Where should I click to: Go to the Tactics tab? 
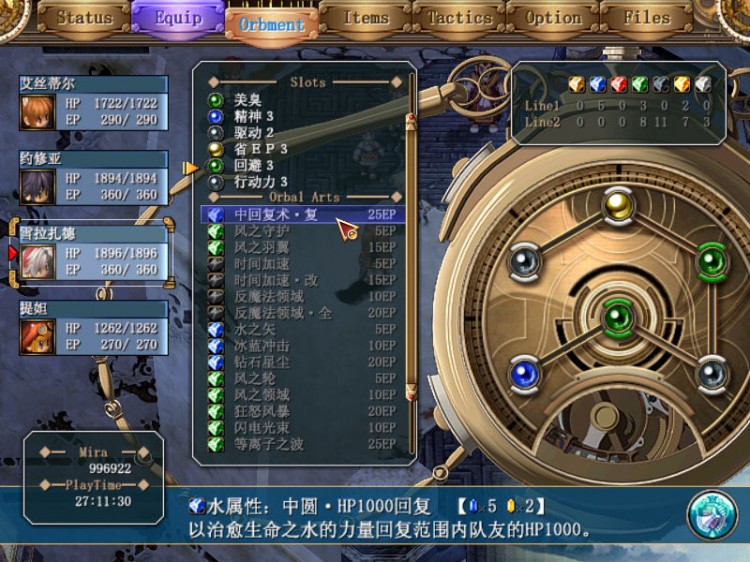pyautogui.click(x=459, y=18)
